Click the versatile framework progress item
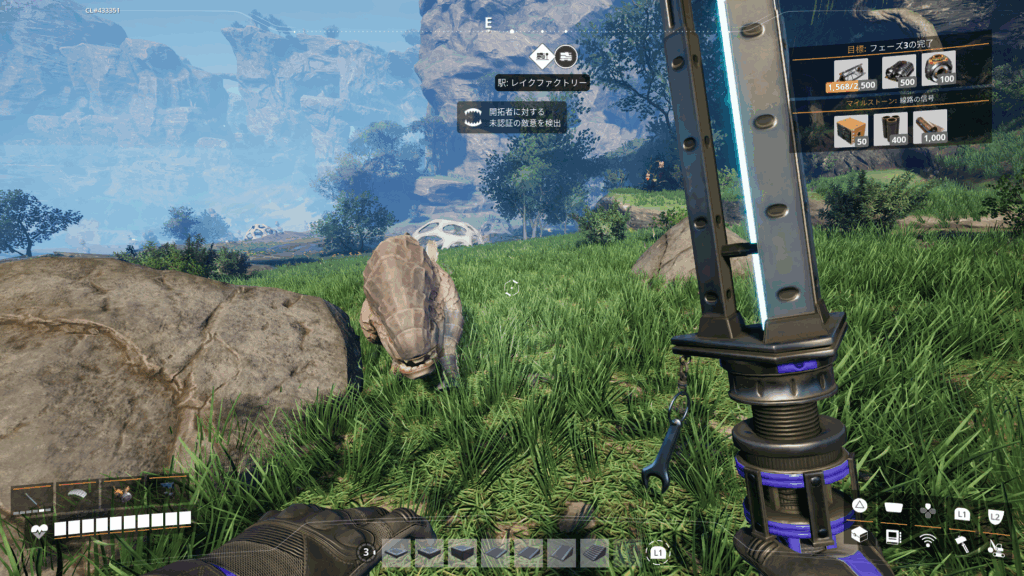Image resolution: width=1024 pixels, height=576 pixels. click(849, 70)
